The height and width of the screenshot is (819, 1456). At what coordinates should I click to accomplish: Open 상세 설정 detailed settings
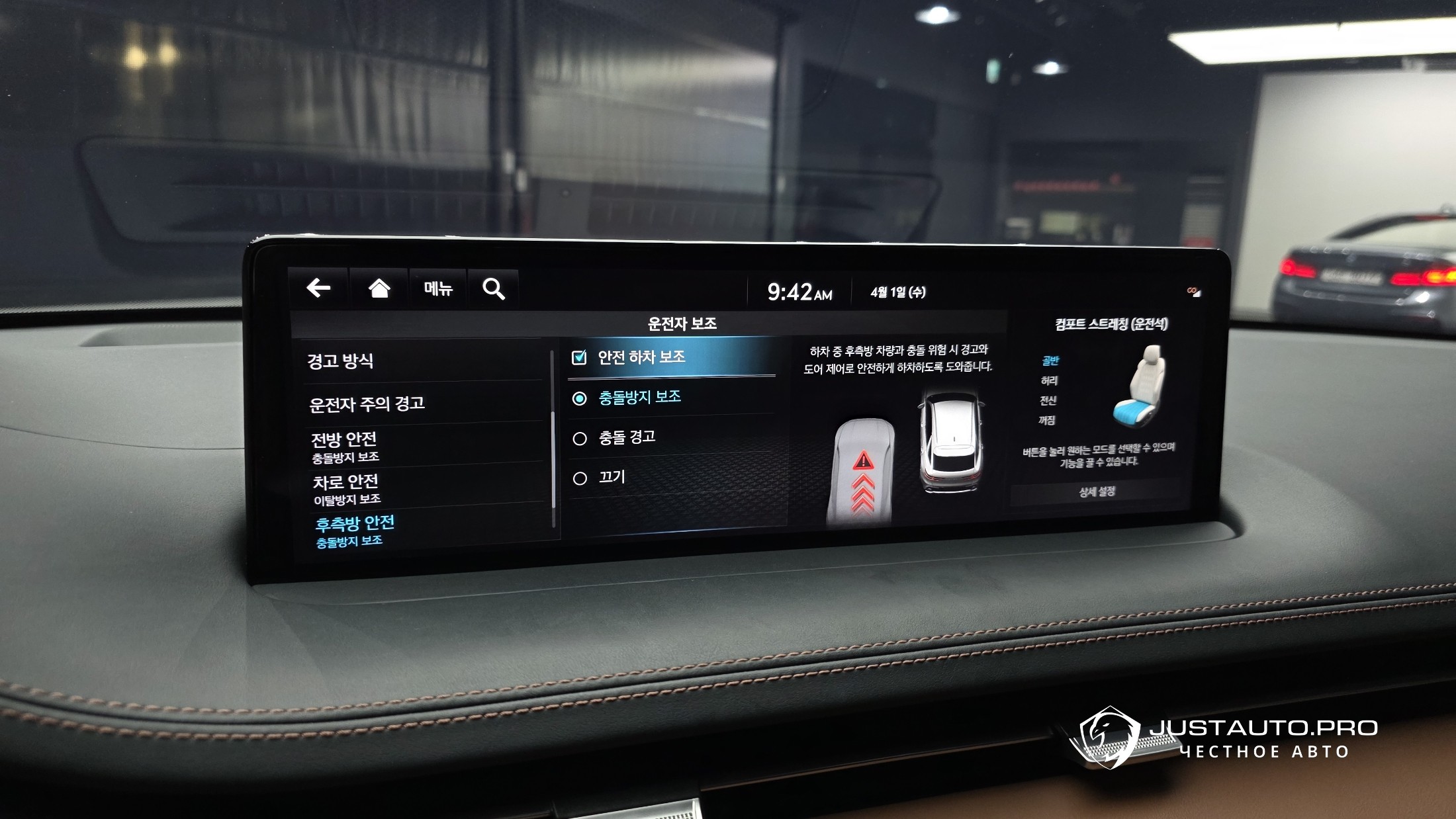point(1097,492)
